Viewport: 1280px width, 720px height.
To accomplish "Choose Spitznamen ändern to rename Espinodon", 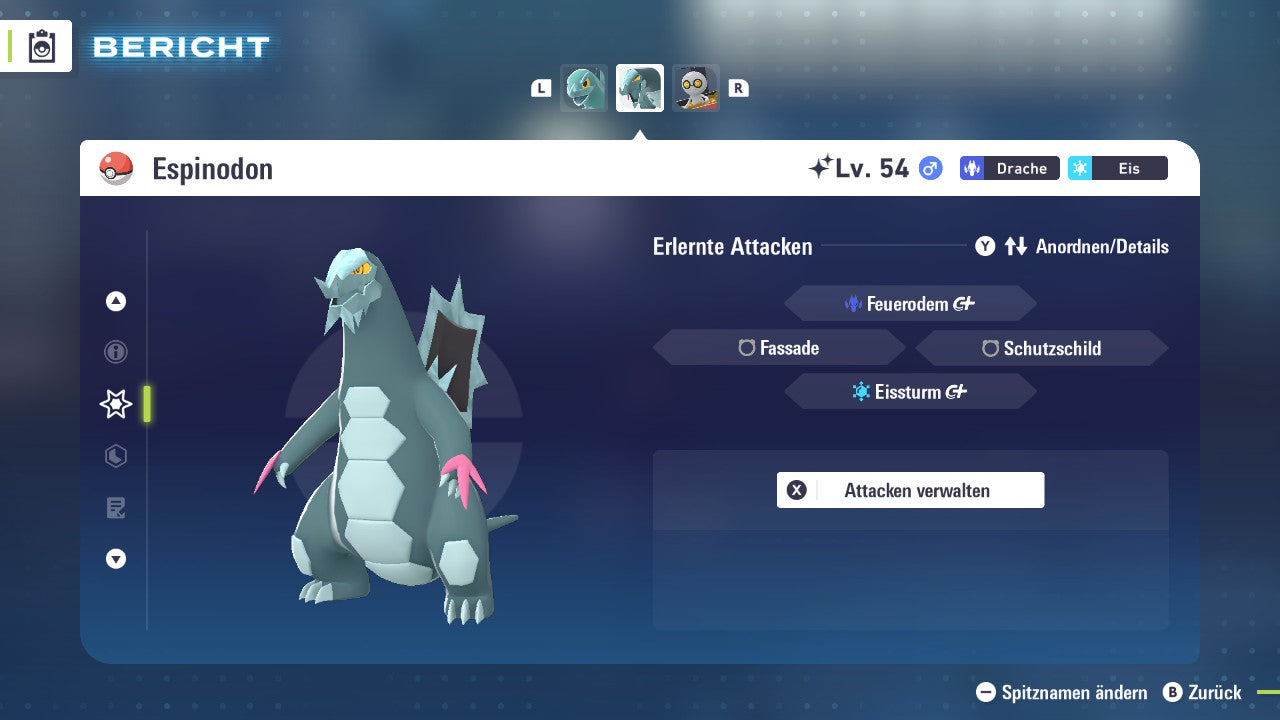I will [1060, 692].
